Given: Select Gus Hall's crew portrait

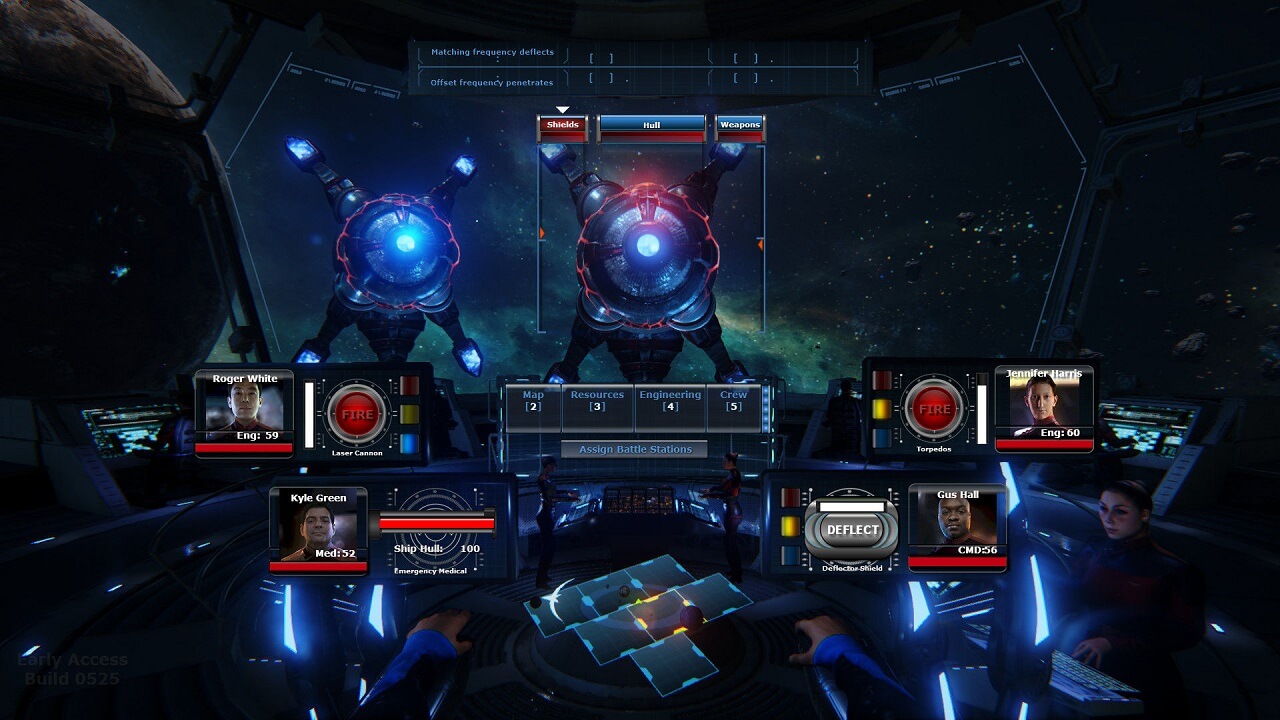Looking at the screenshot, I should (958, 523).
